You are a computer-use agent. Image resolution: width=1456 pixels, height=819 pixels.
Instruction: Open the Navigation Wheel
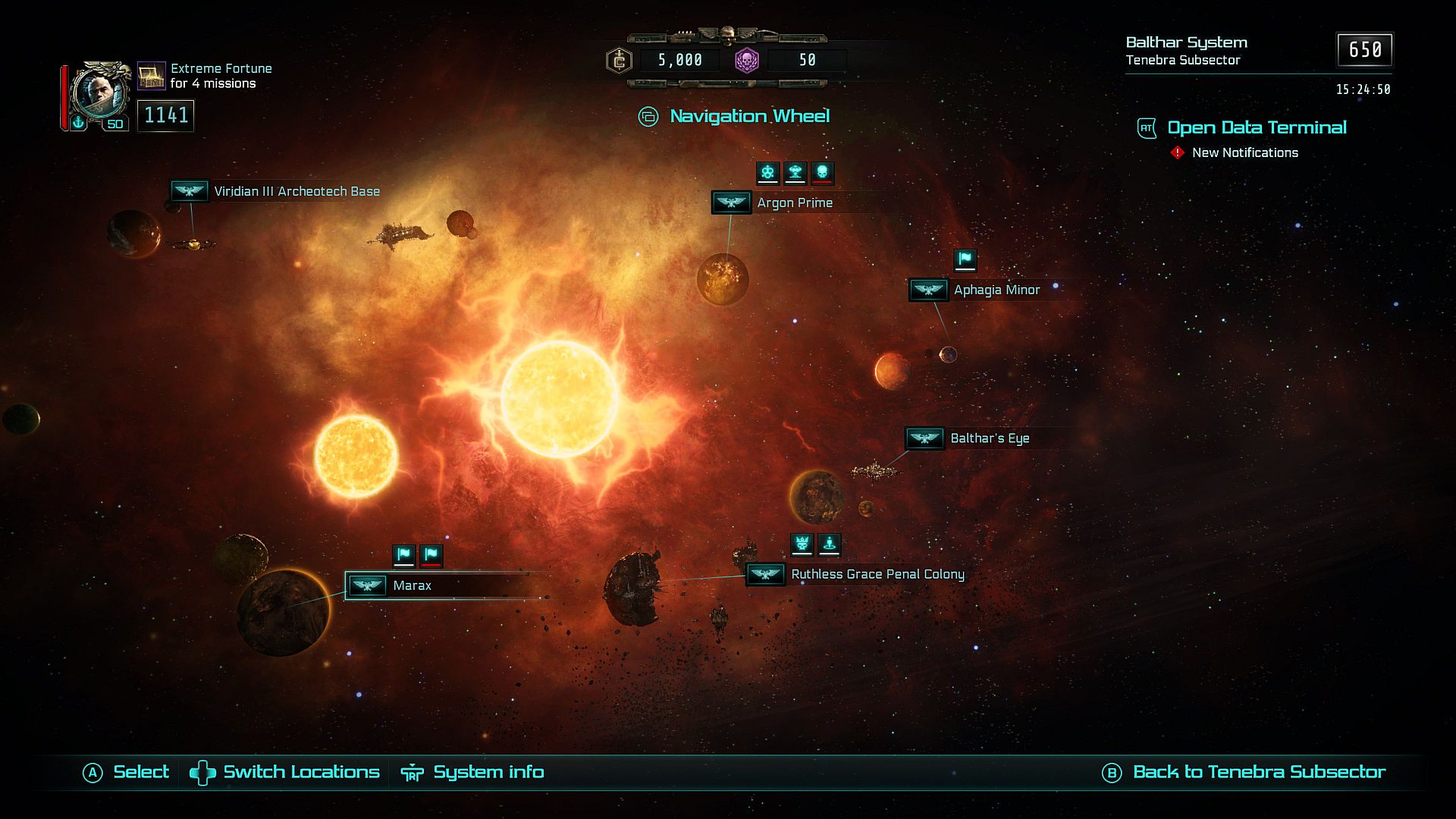(x=748, y=116)
